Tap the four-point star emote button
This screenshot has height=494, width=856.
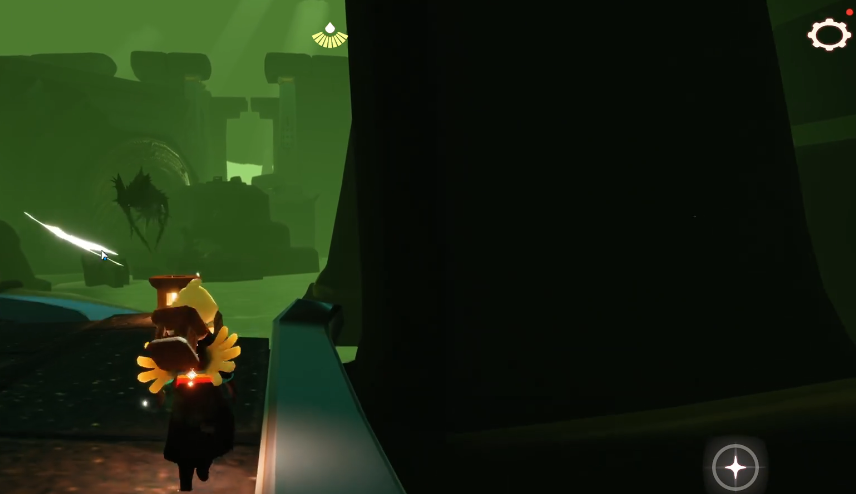tap(735, 466)
